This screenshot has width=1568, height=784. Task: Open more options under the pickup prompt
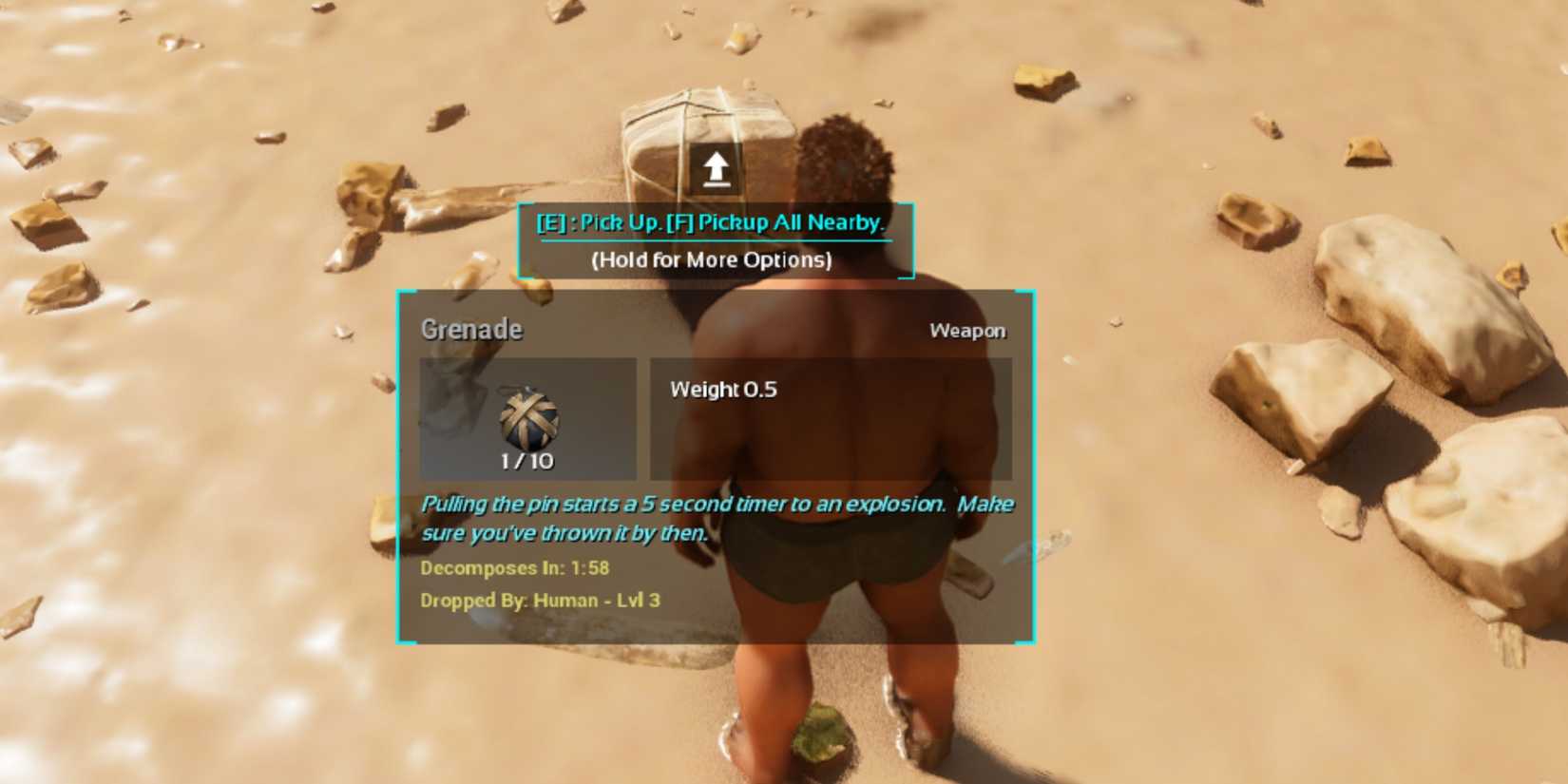tap(713, 260)
